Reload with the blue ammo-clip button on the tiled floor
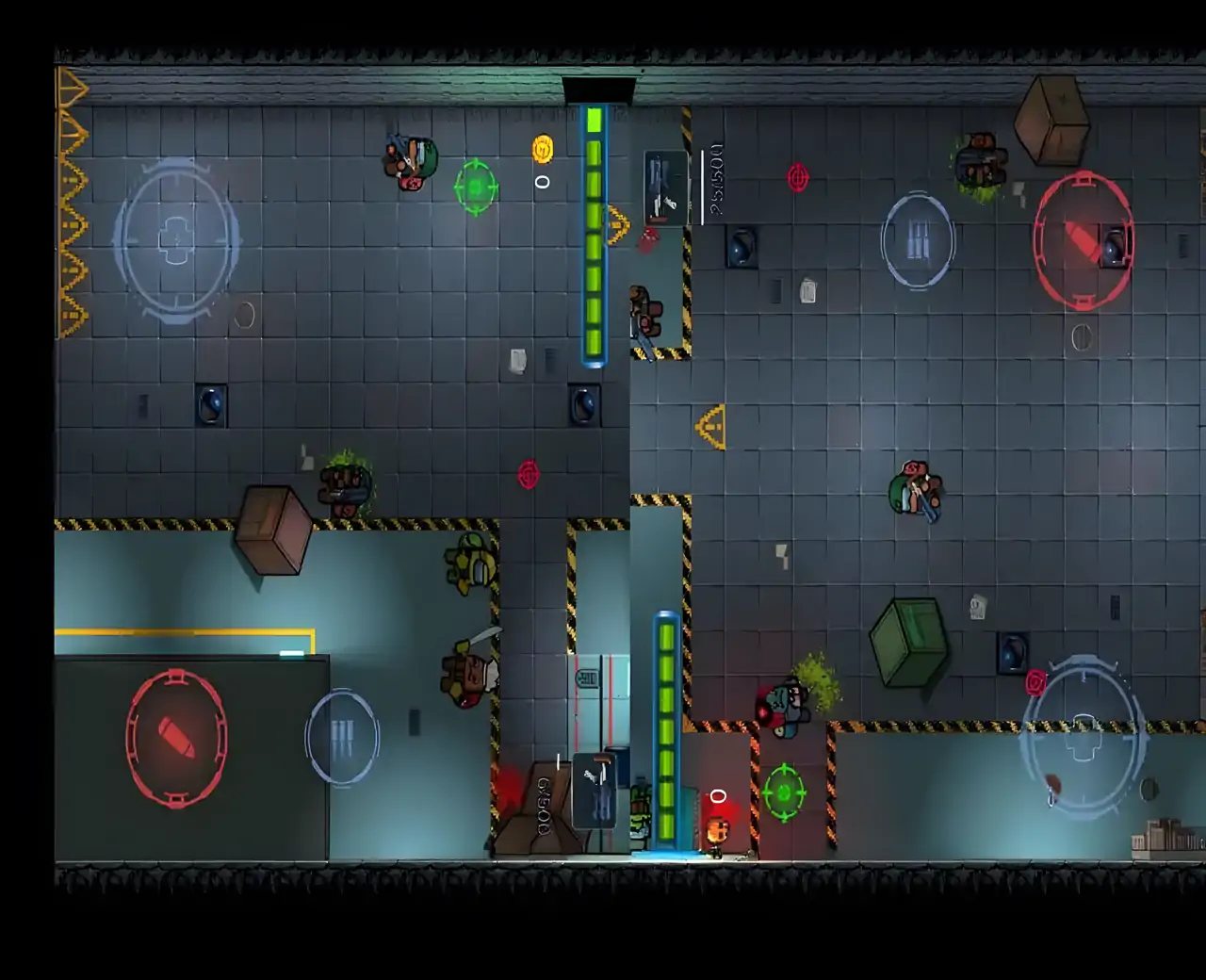 [918, 241]
